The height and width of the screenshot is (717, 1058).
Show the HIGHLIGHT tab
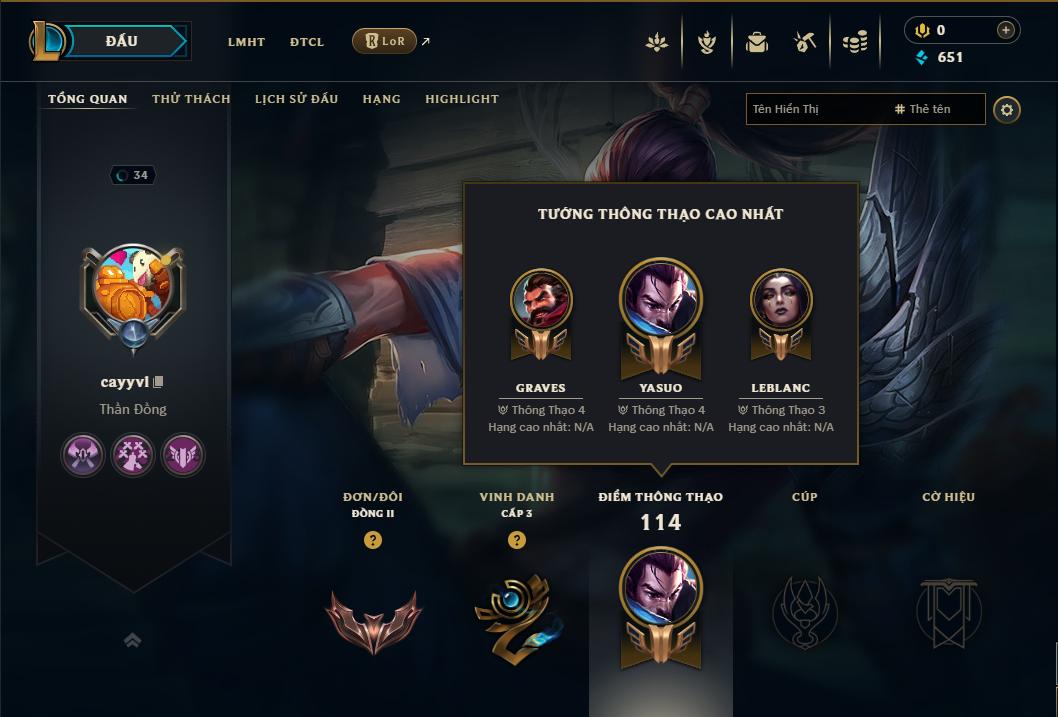pos(462,99)
